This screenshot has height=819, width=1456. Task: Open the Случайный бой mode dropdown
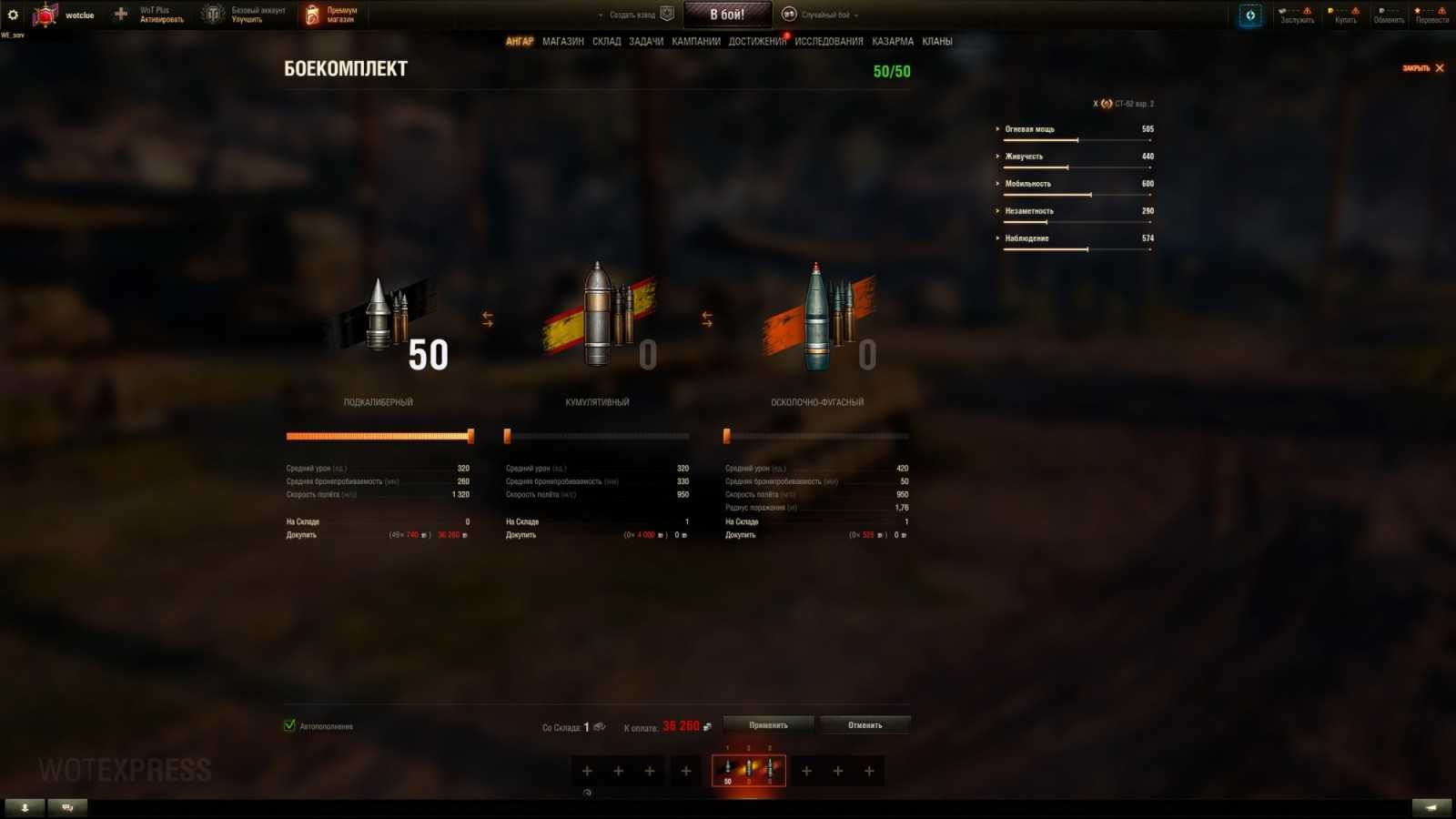click(826, 14)
